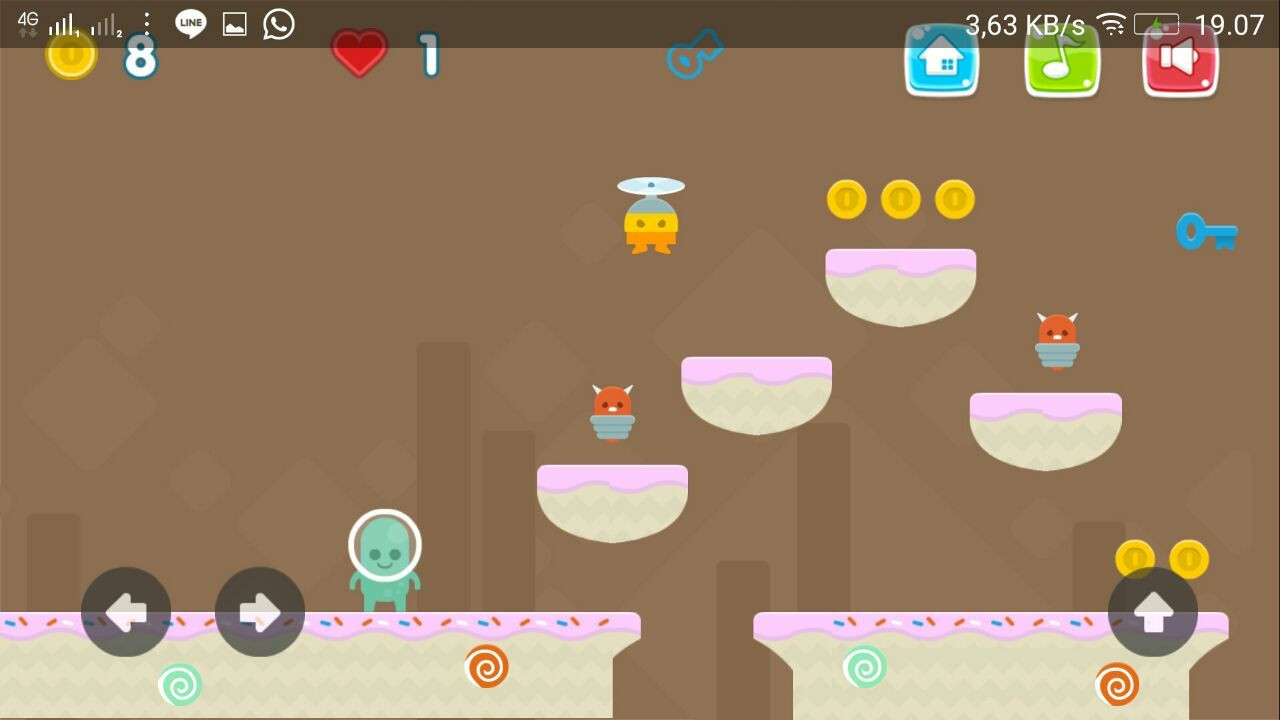Tap a coin from the row of three coins
Viewport: 1280px width, 720px height.
tap(901, 199)
